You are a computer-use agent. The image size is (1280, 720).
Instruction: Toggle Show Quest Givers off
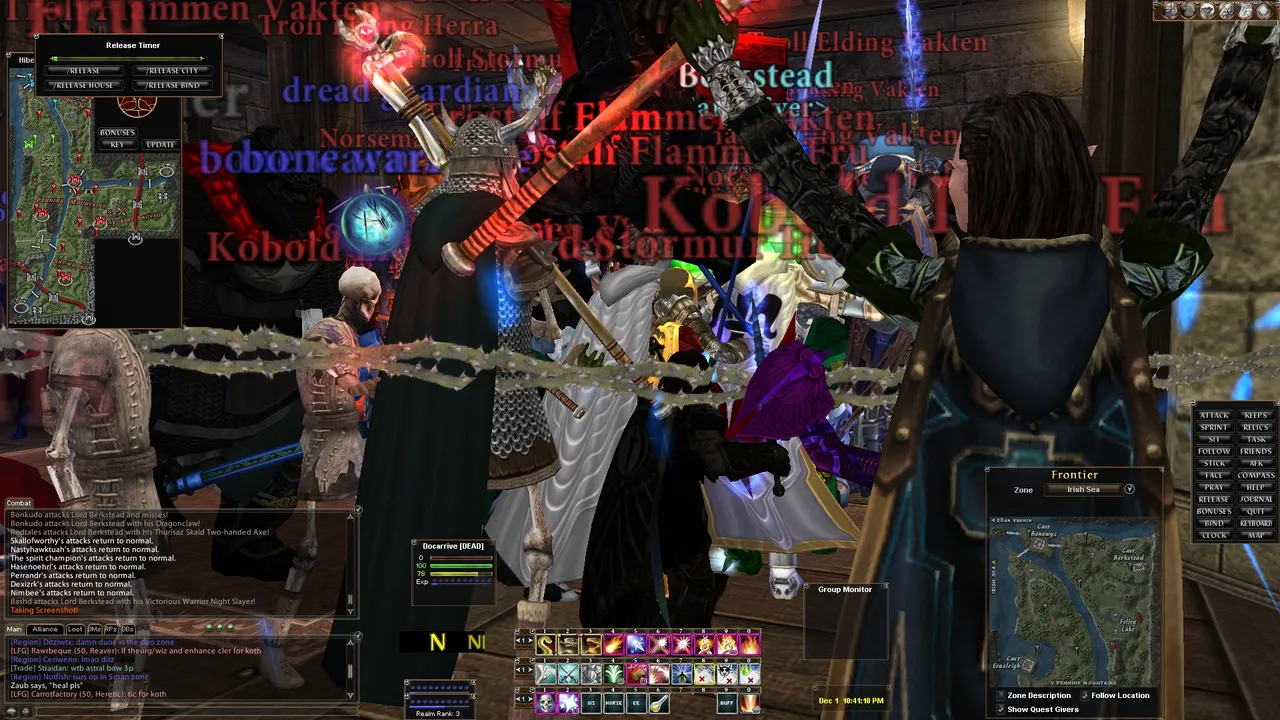click(x=1000, y=709)
